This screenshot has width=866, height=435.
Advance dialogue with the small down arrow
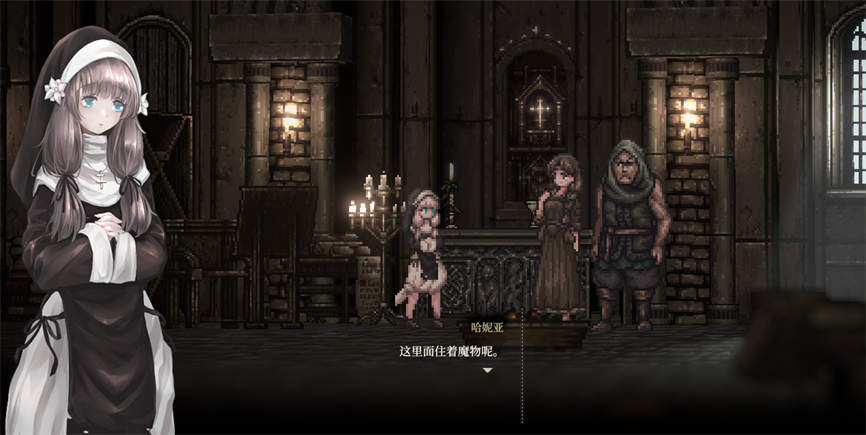(x=487, y=370)
